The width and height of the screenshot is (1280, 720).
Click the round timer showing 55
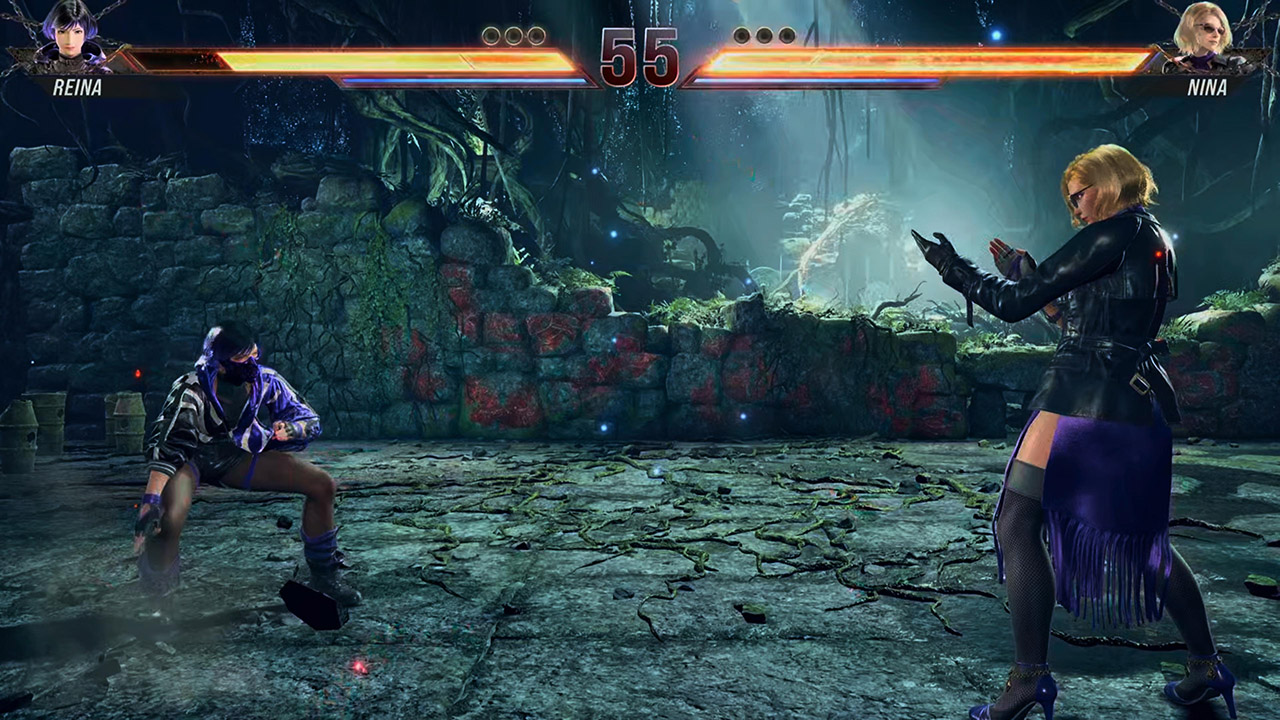click(x=640, y=55)
